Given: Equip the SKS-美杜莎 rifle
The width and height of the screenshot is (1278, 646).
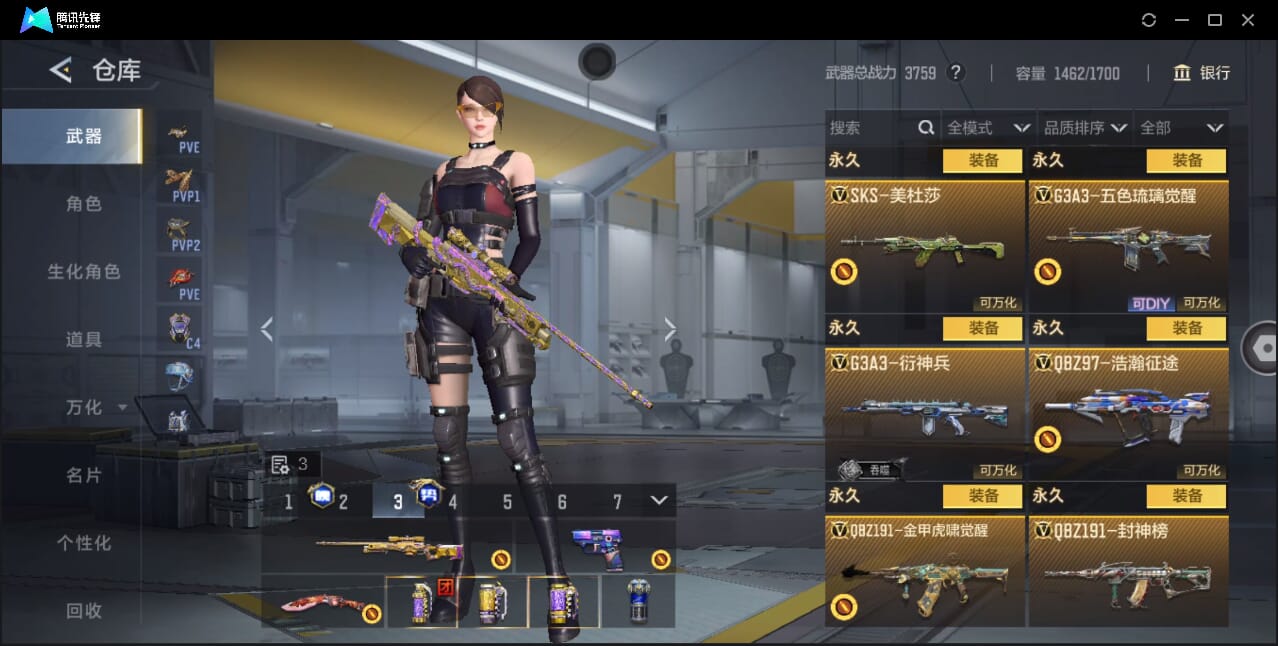Looking at the screenshot, I should coord(982,160).
